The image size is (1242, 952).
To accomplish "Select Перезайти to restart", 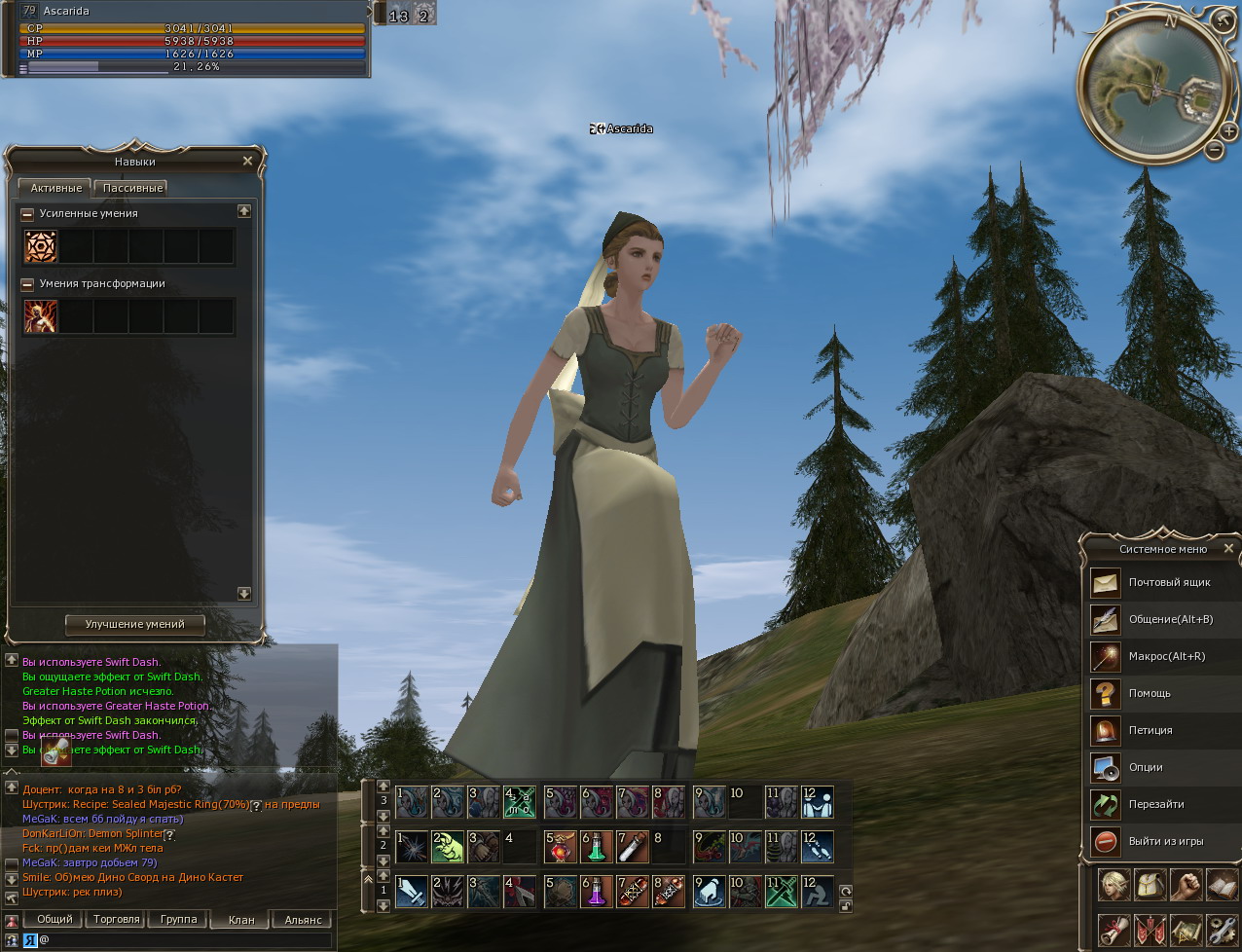I will (1154, 804).
